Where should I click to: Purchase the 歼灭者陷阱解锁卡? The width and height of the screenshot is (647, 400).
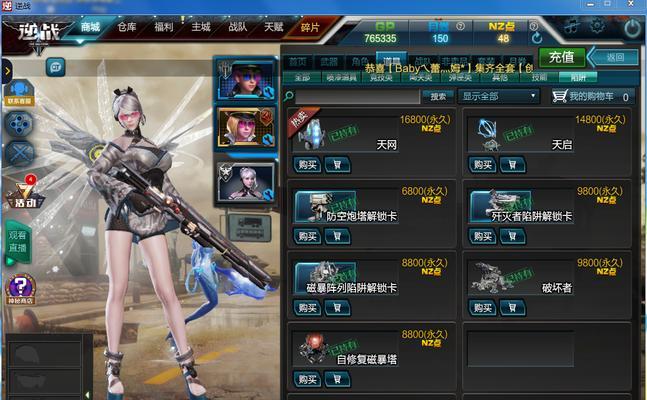tap(483, 236)
